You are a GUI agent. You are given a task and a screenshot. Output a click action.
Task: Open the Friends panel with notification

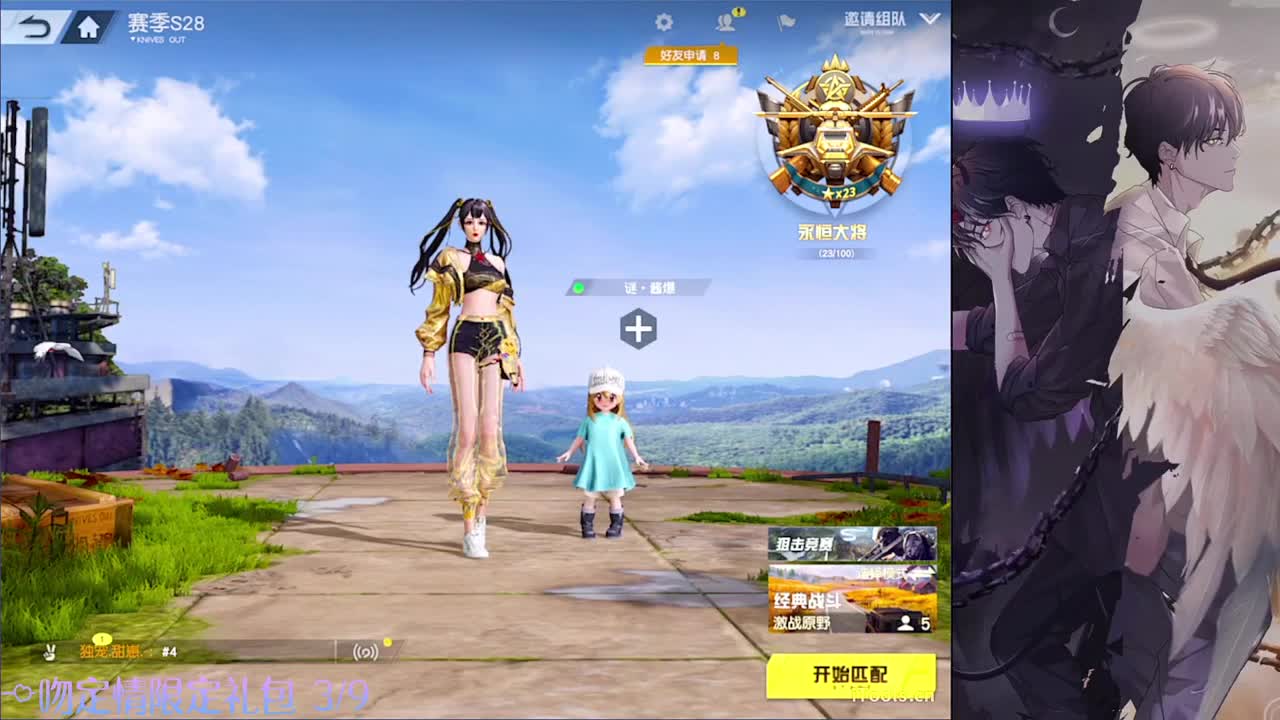[x=725, y=22]
